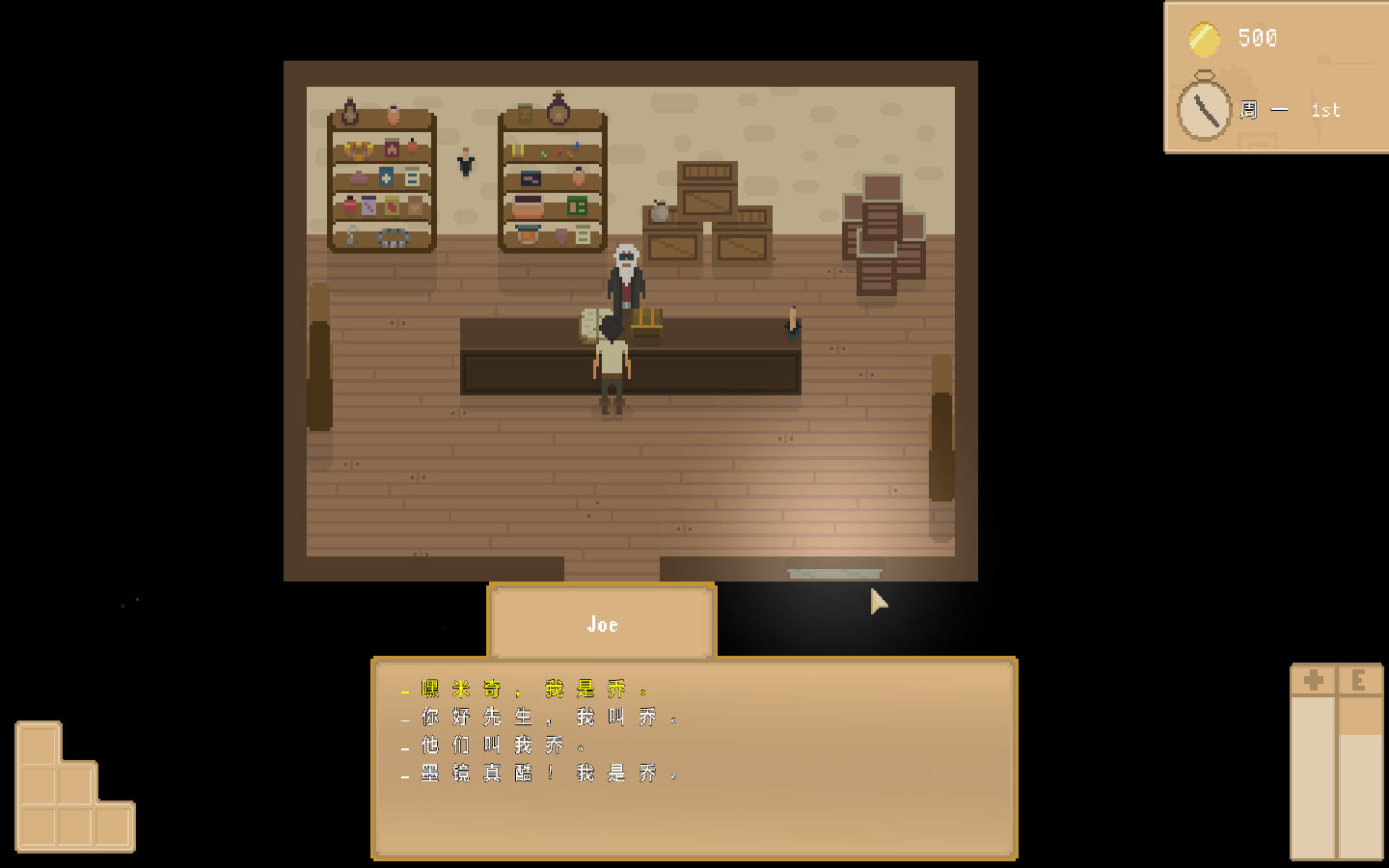Open the Joe name tab above the dialogue box

602,624
